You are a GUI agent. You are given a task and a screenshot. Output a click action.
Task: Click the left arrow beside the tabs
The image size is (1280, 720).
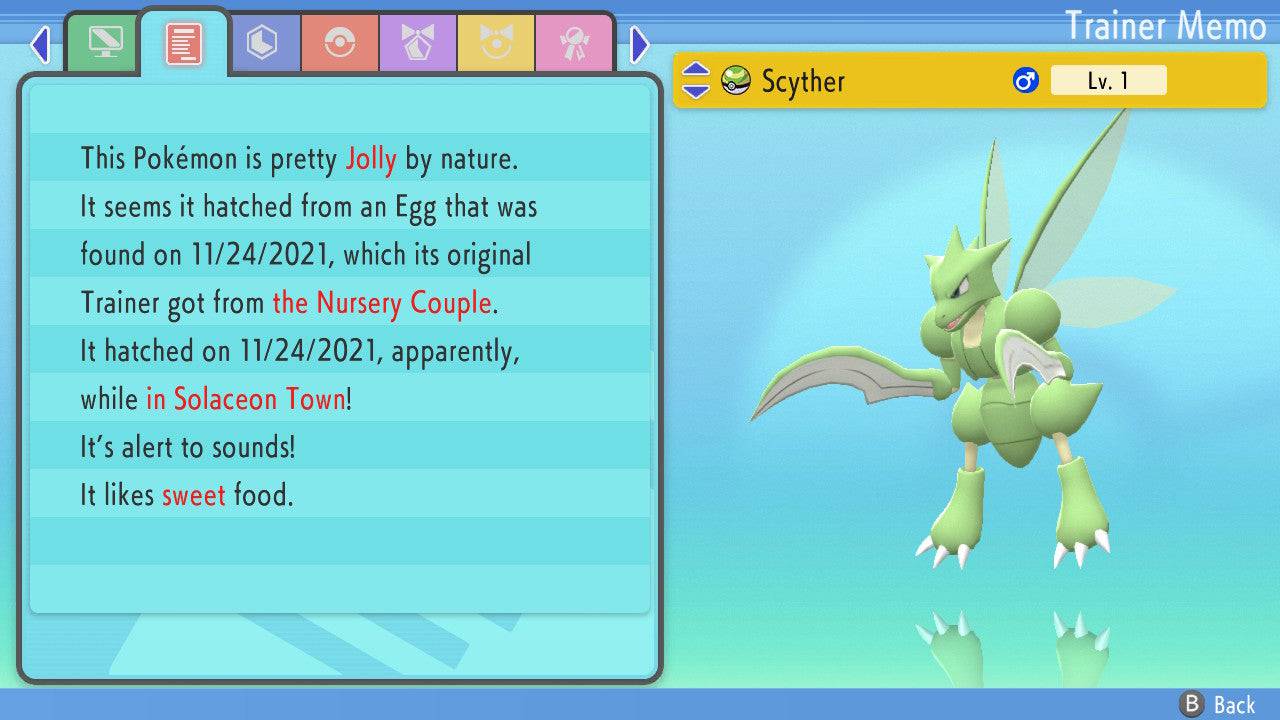[40, 44]
